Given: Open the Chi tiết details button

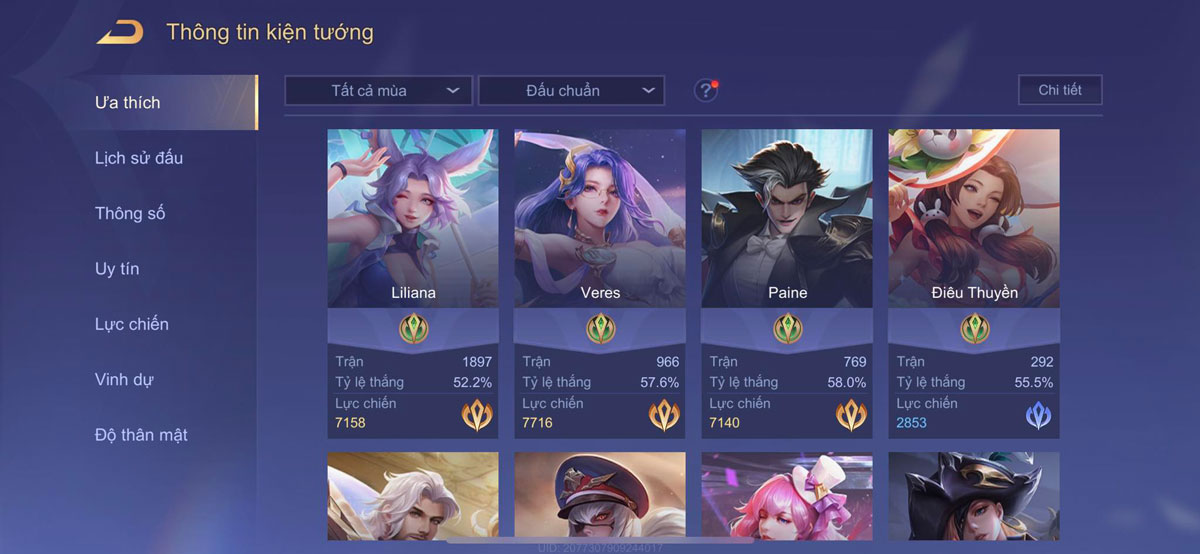Looking at the screenshot, I should (x=1060, y=90).
